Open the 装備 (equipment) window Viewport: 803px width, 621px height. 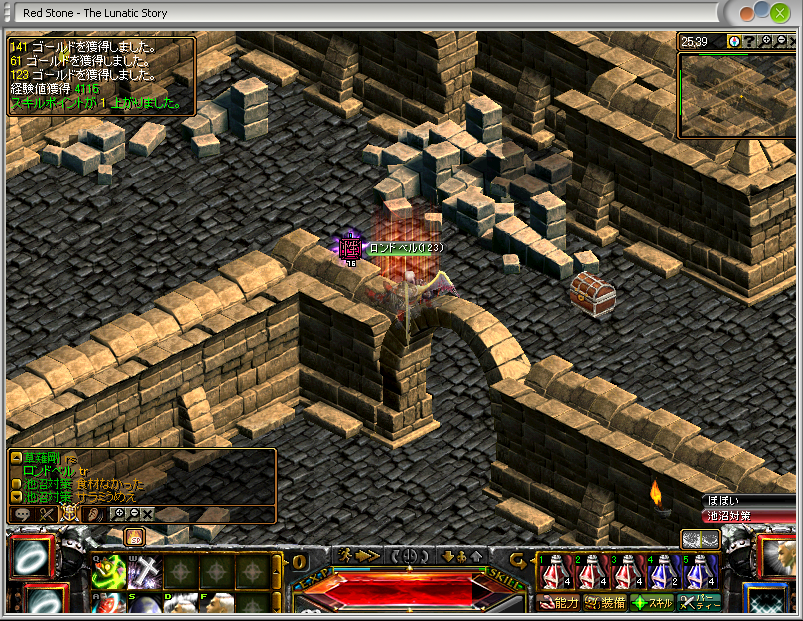tap(604, 603)
